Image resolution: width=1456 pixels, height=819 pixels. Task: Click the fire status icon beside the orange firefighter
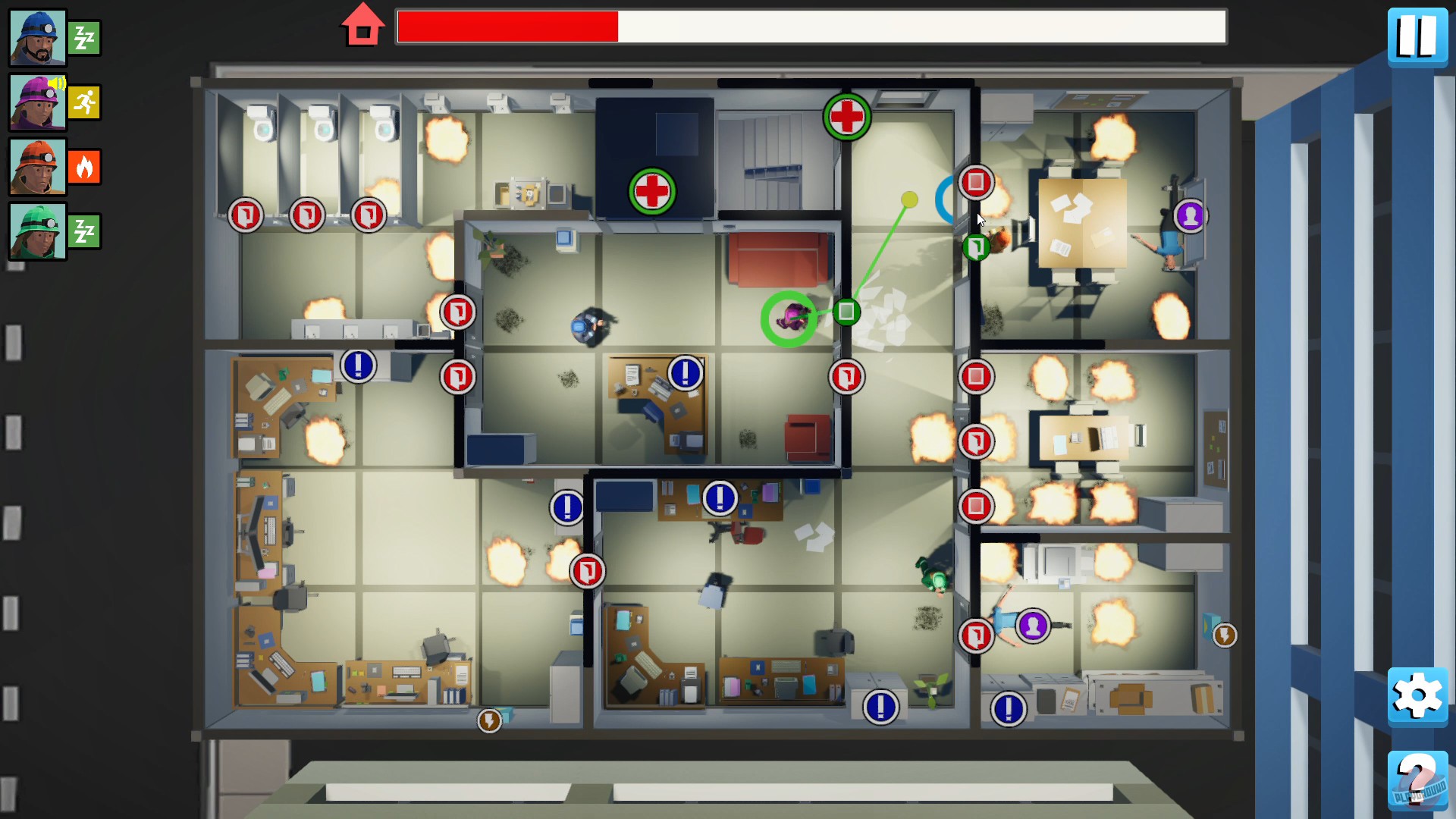84,166
